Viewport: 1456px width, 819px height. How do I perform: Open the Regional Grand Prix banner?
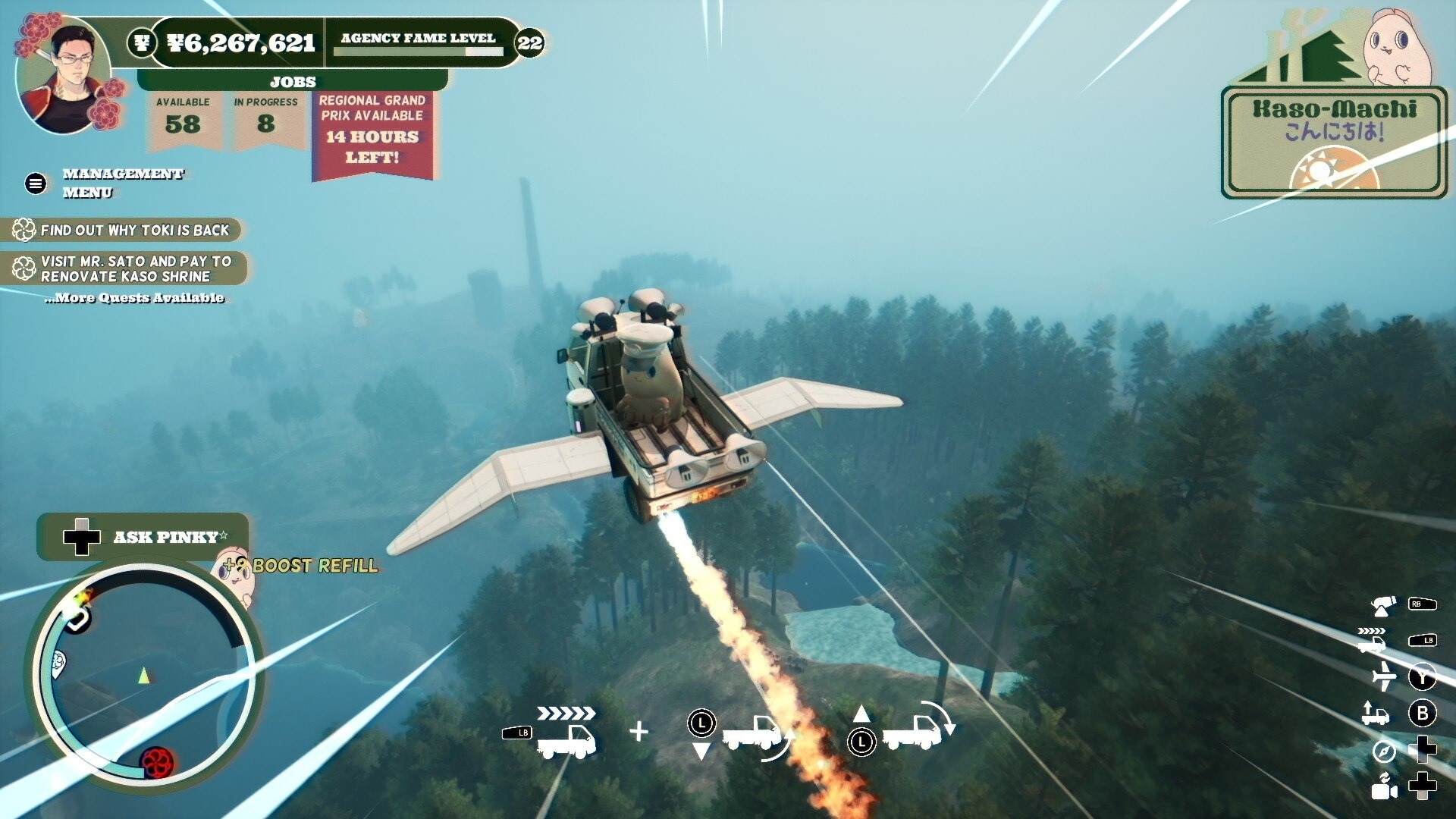(372, 135)
